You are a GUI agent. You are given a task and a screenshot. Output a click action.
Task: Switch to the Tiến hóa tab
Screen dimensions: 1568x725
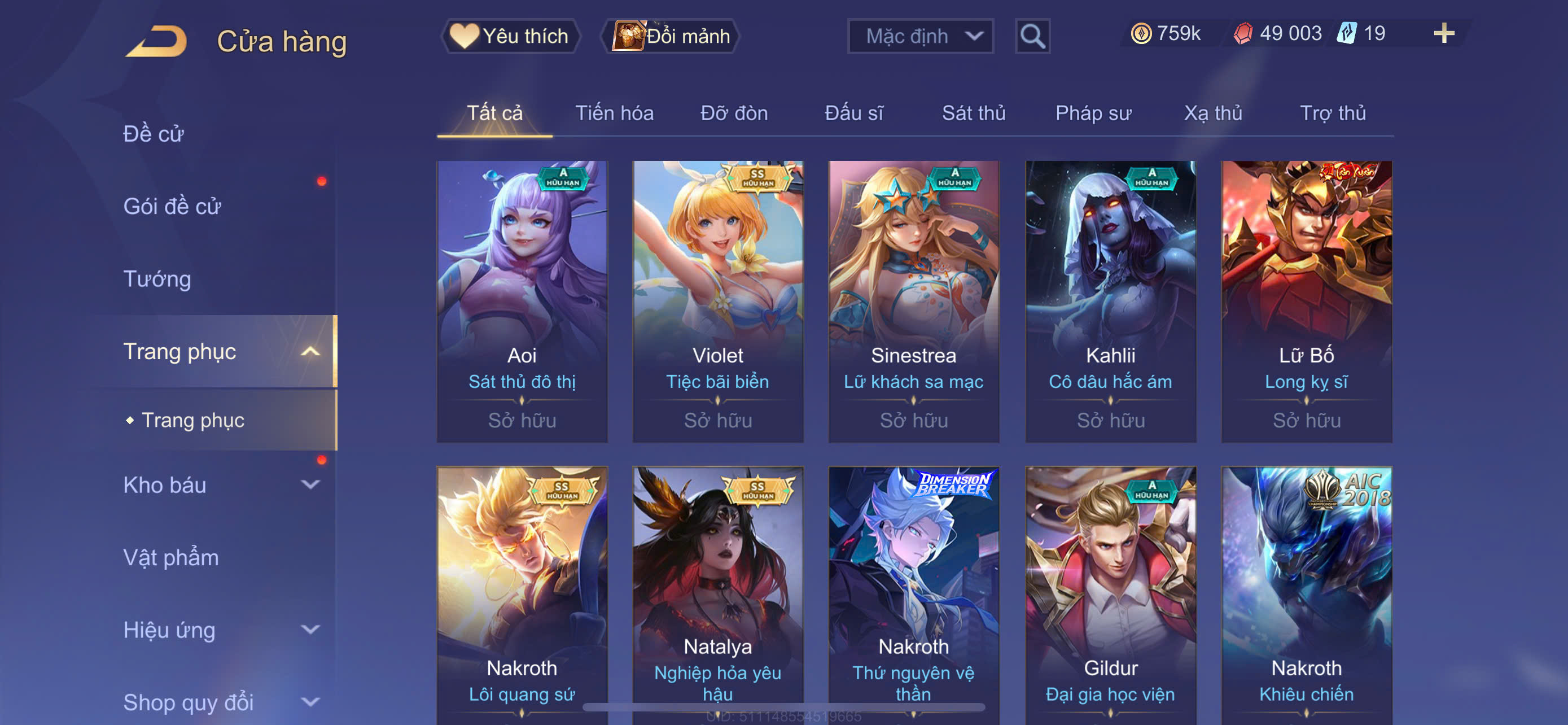pos(614,113)
